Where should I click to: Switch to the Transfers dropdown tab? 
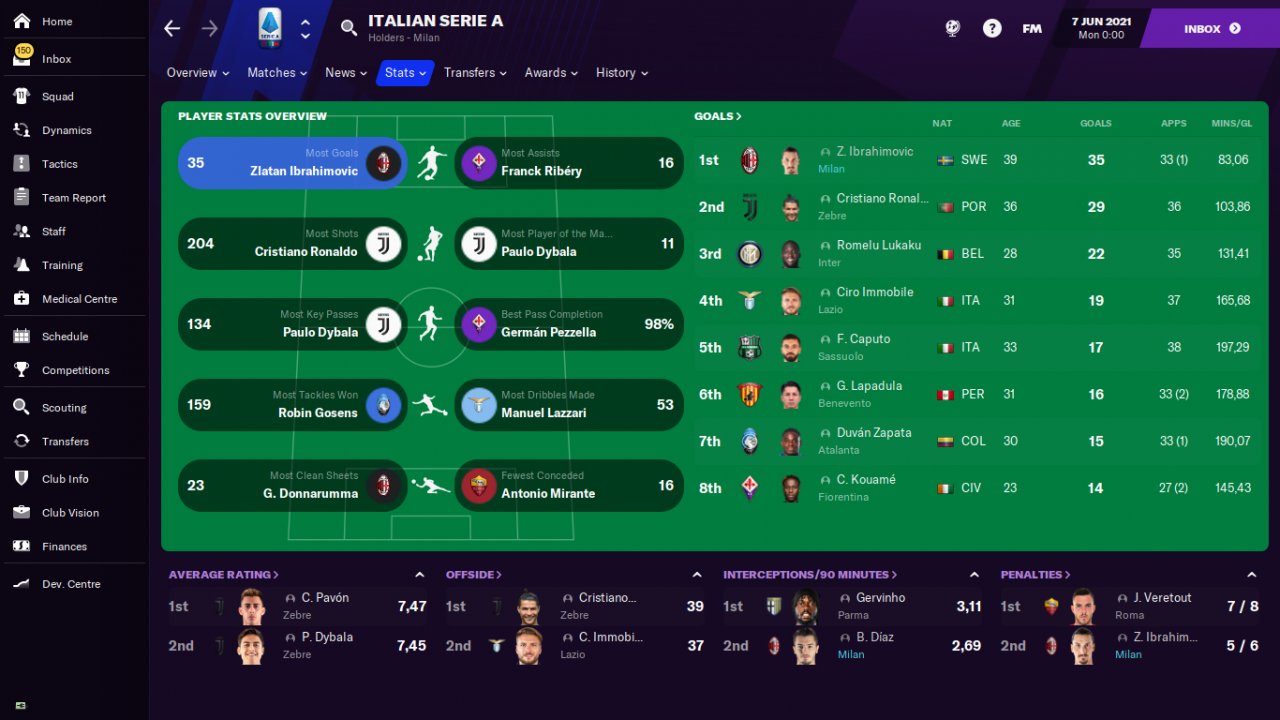click(x=474, y=73)
